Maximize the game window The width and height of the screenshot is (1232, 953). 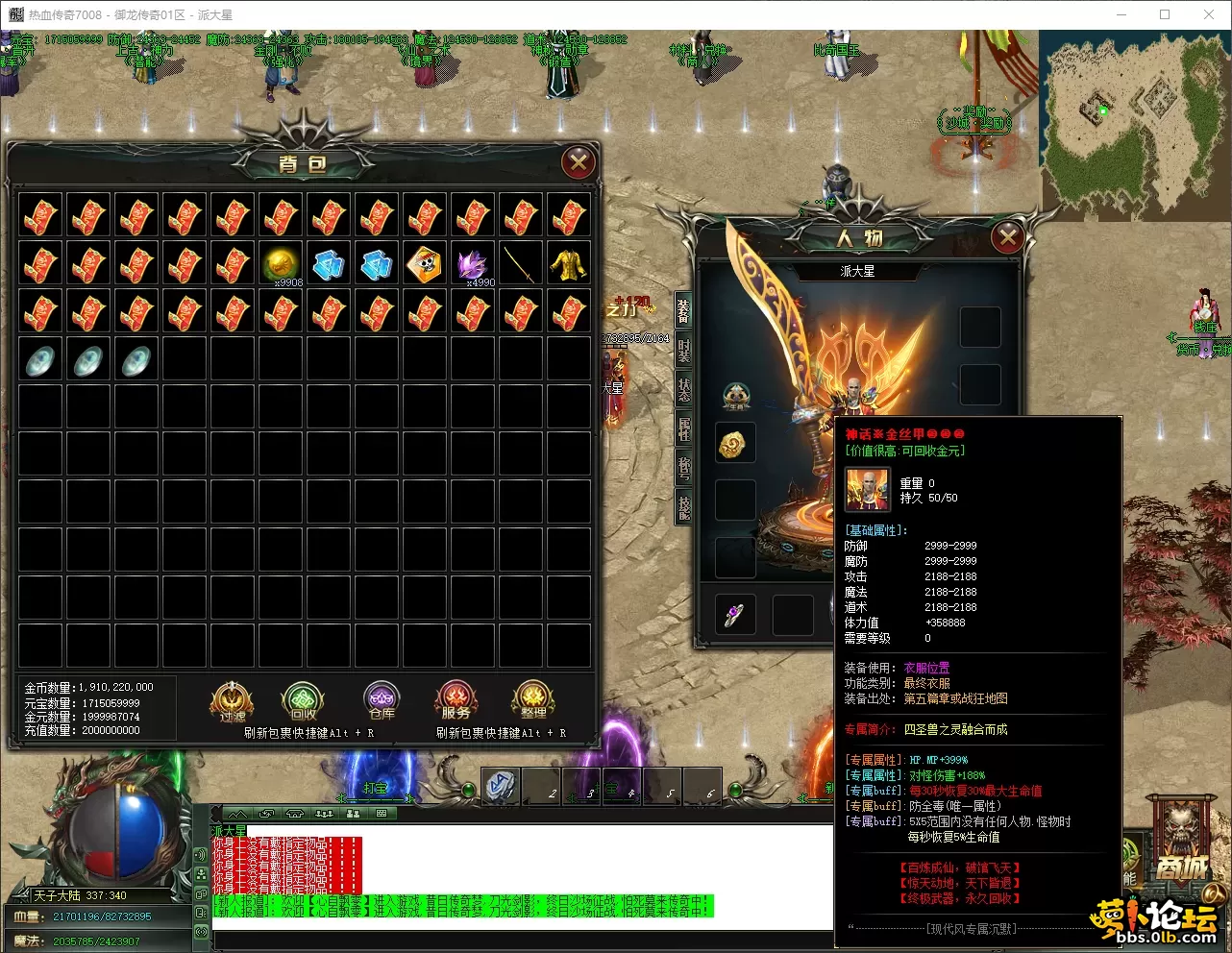(x=1165, y=14)
